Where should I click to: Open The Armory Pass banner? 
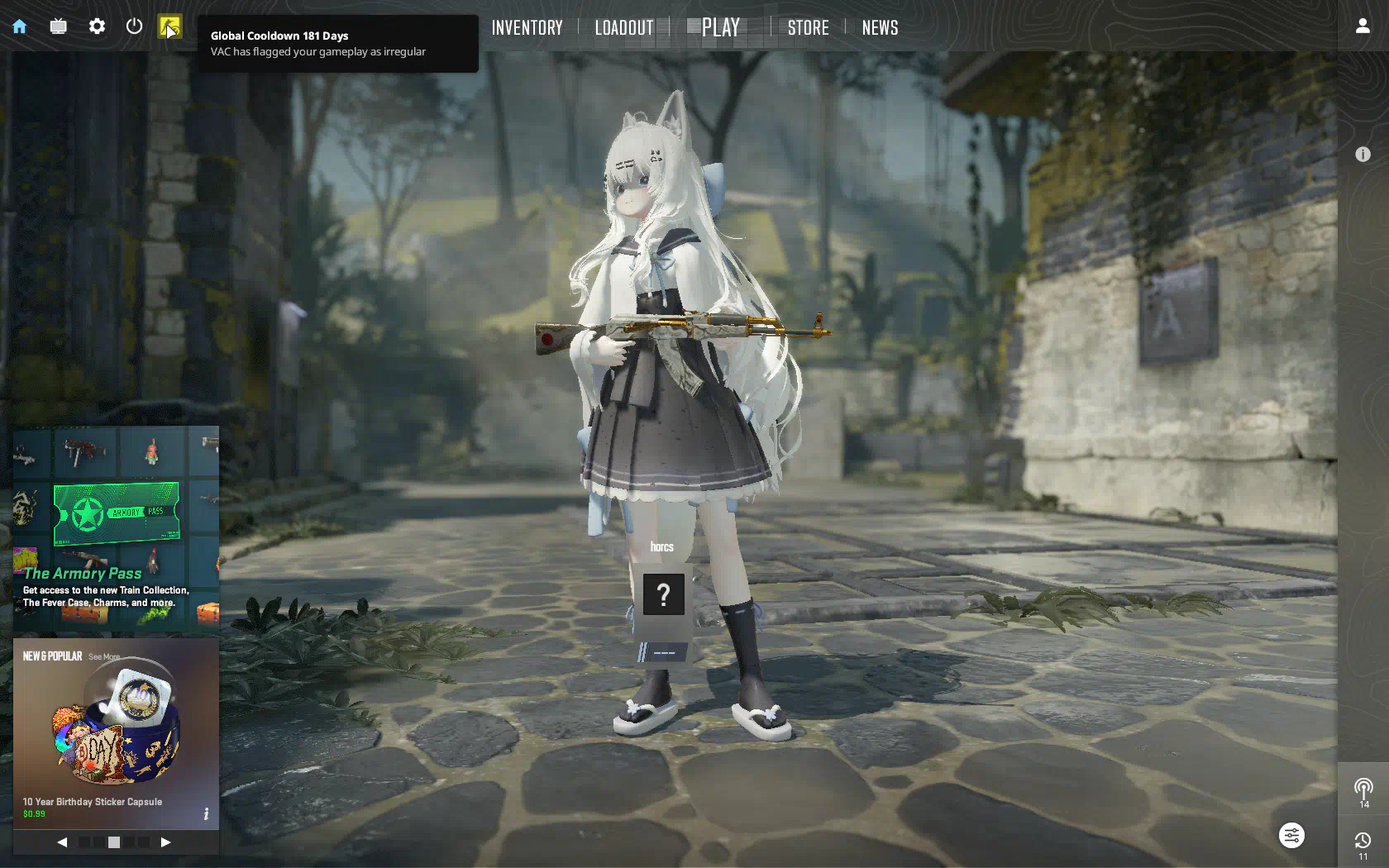tap(116, 529)
